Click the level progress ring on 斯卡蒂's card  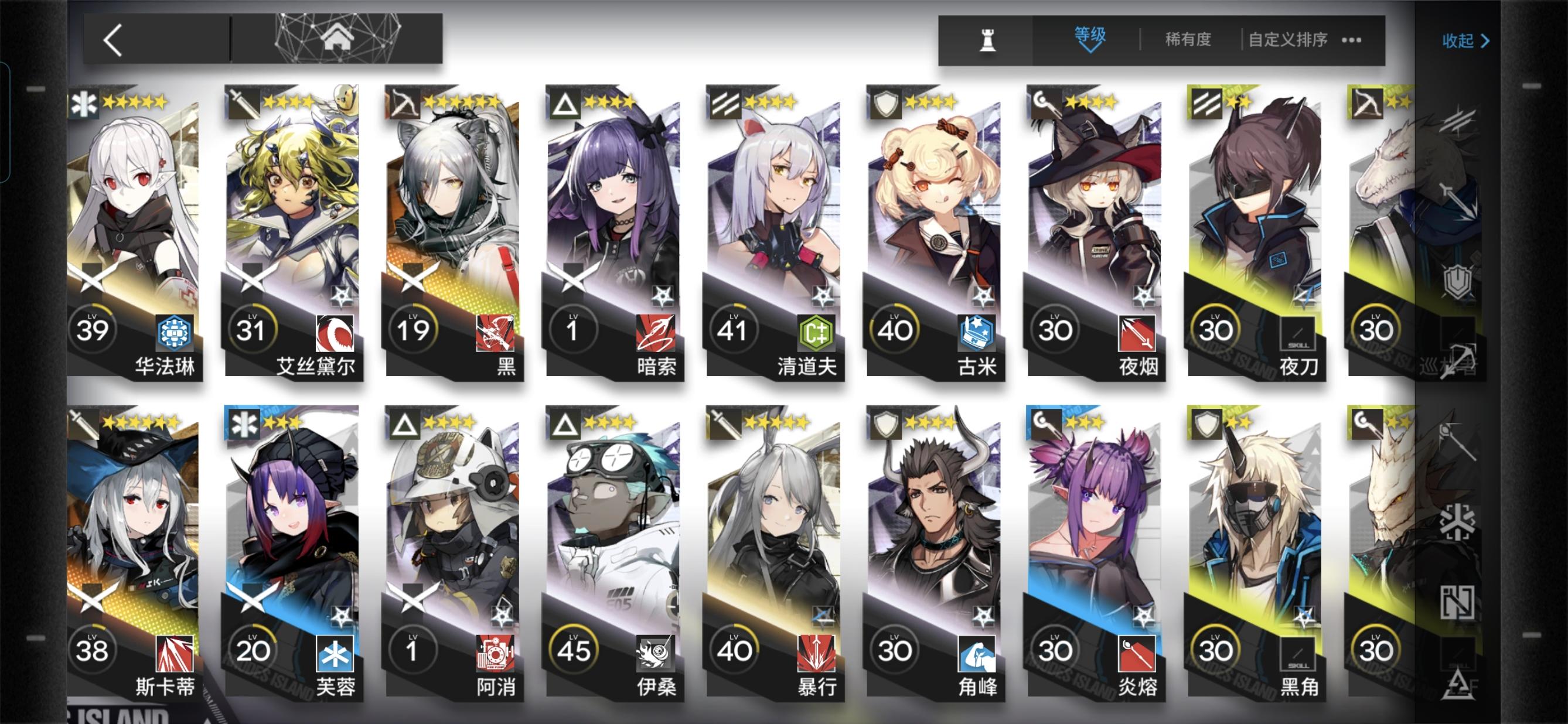point(93,650)
